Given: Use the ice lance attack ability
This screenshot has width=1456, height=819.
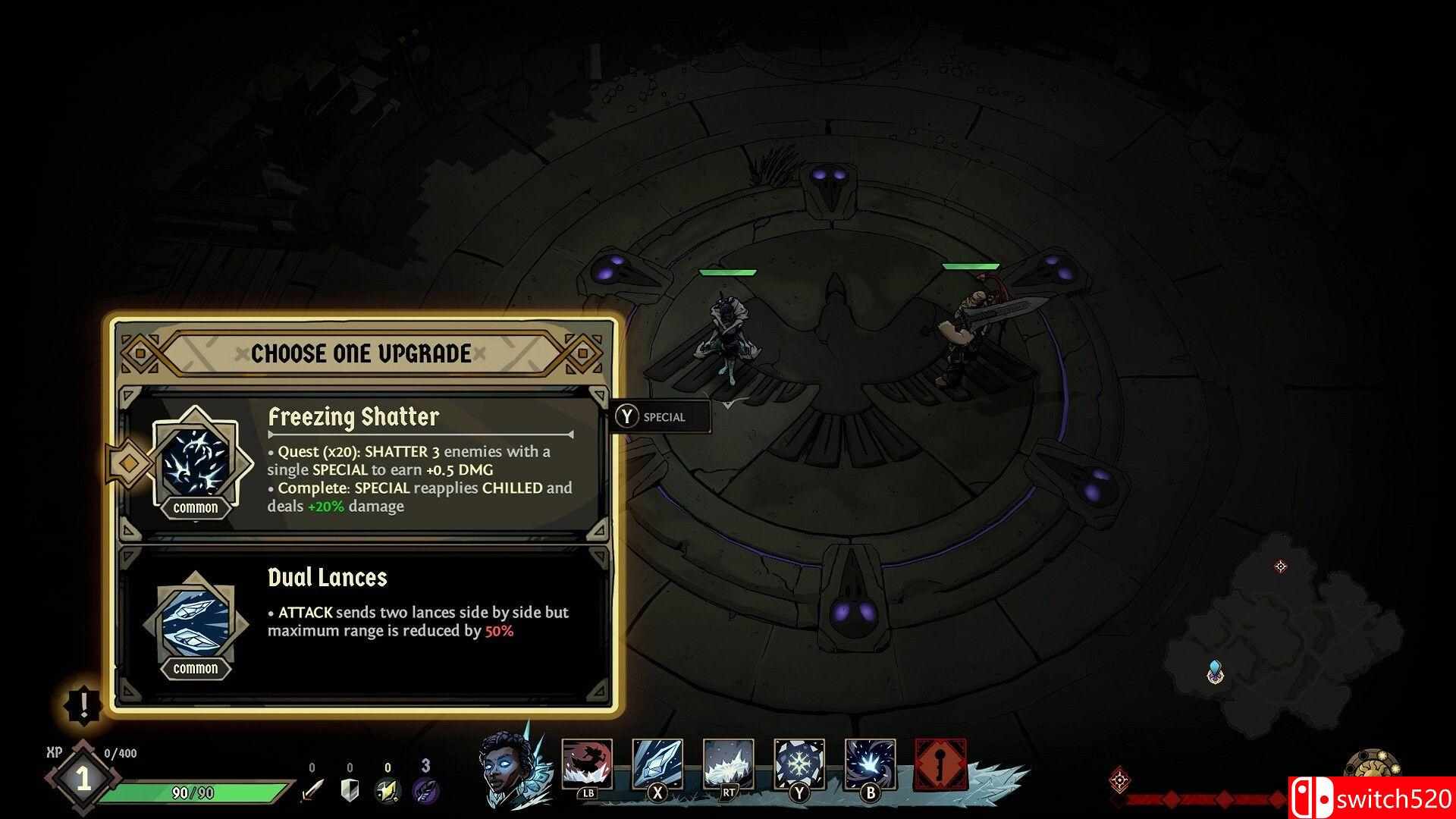Looking at the screenshot, I should click(x=657, y=764).
